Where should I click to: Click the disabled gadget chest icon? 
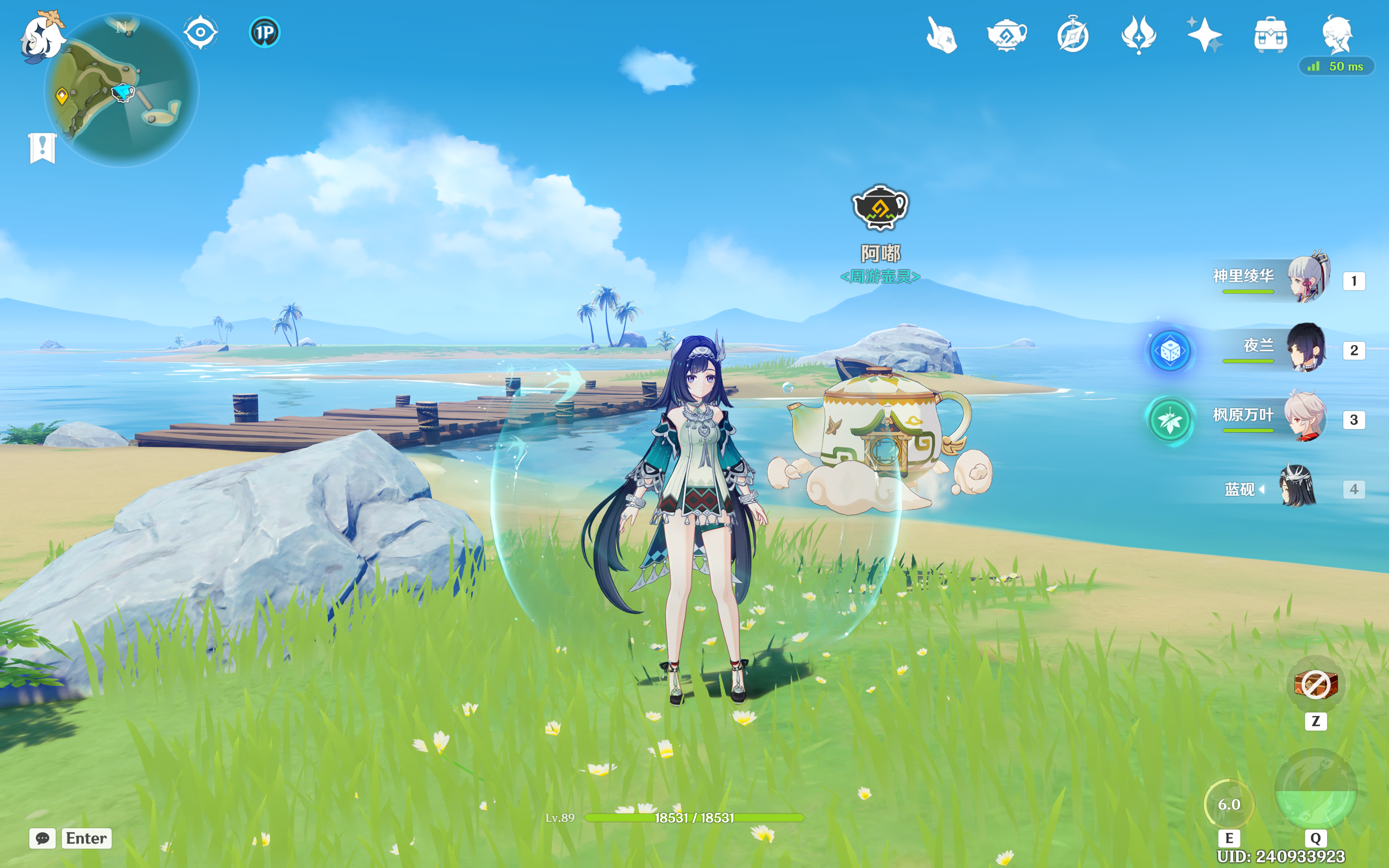point(1316,684)
